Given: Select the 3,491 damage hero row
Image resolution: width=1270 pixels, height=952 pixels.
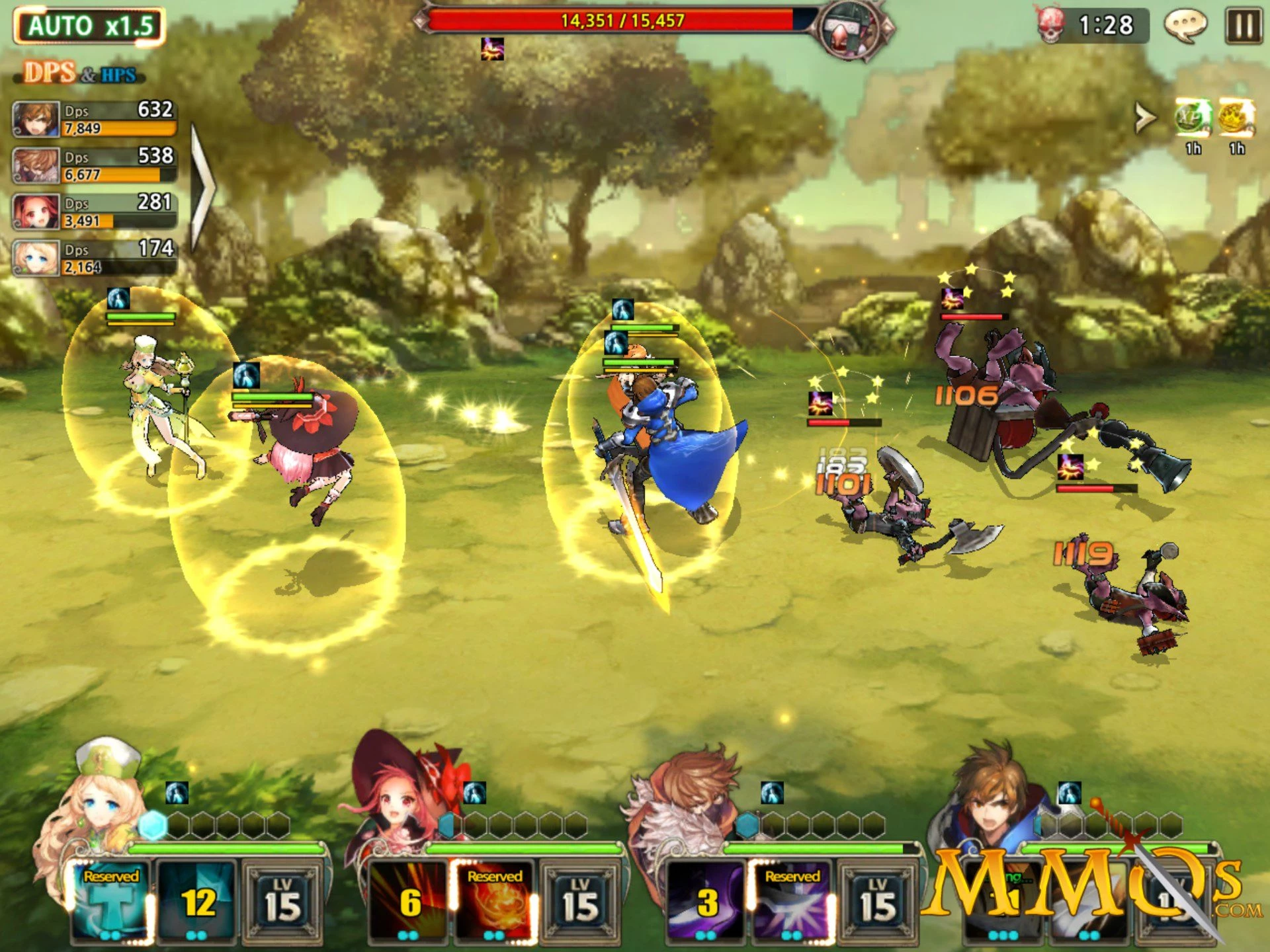Looking at the screenshot, I should point(95,212).
